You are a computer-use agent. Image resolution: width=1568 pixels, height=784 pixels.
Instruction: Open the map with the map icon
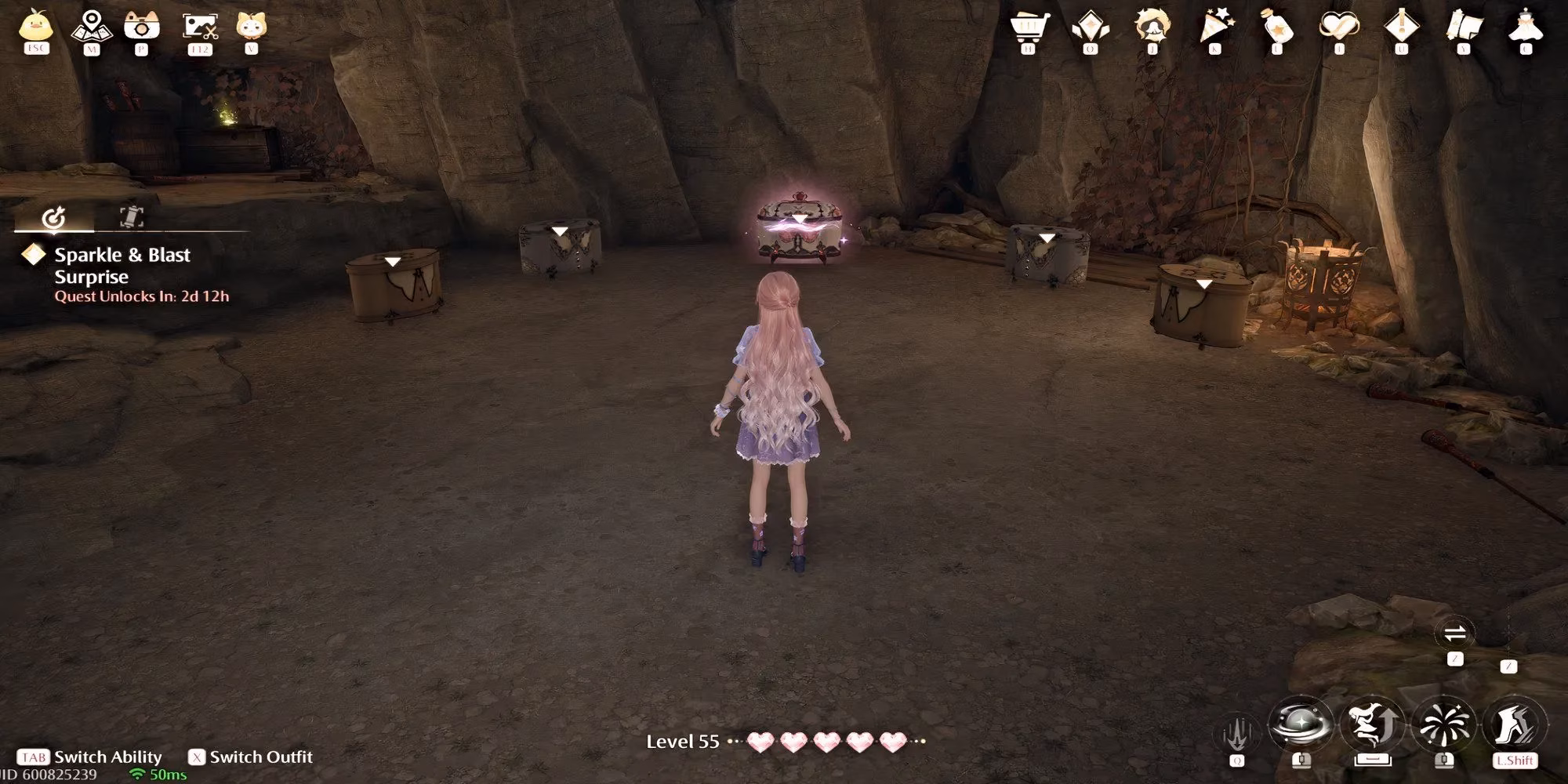pos(90,24)
